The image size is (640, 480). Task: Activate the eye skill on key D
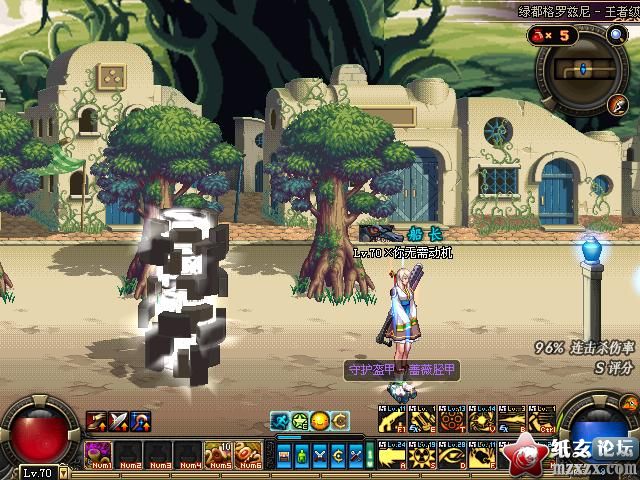point(451,455)
